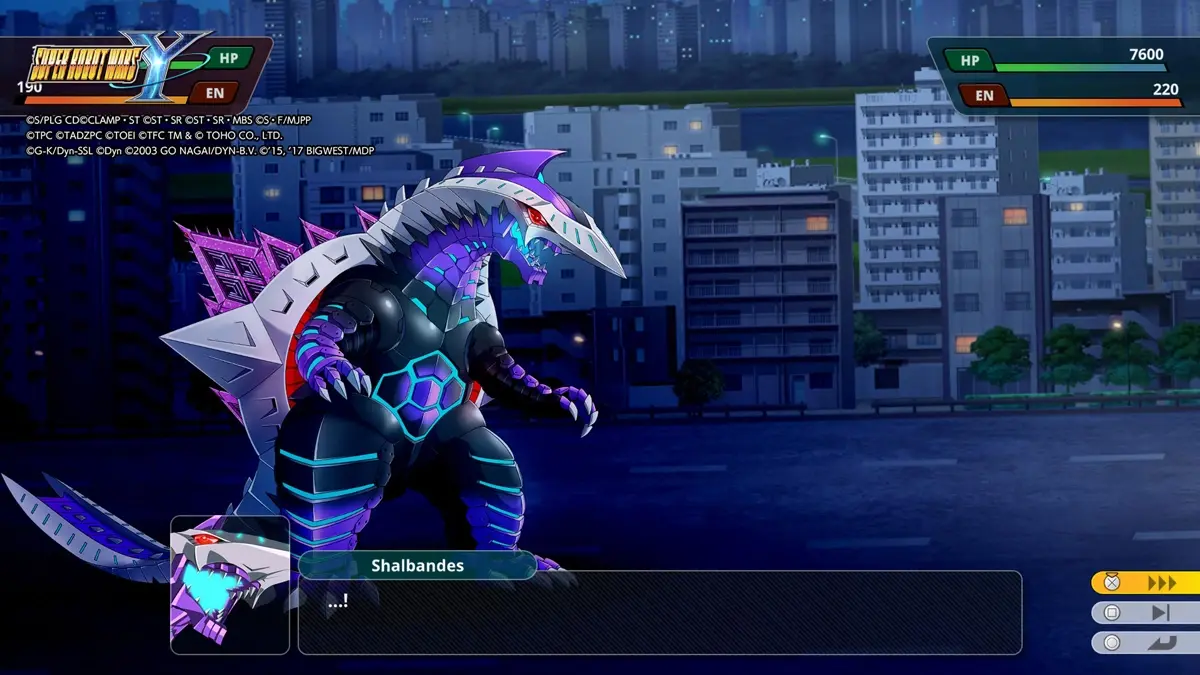Select the return arrow bar

tap(1145, 643)
